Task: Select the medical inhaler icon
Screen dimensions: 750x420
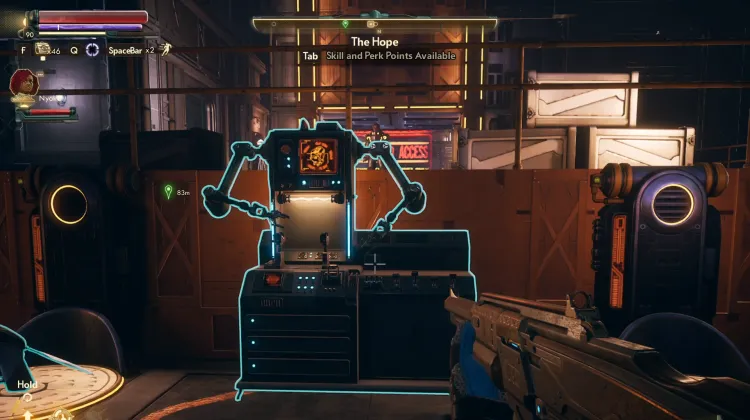Action: [43, 48]
